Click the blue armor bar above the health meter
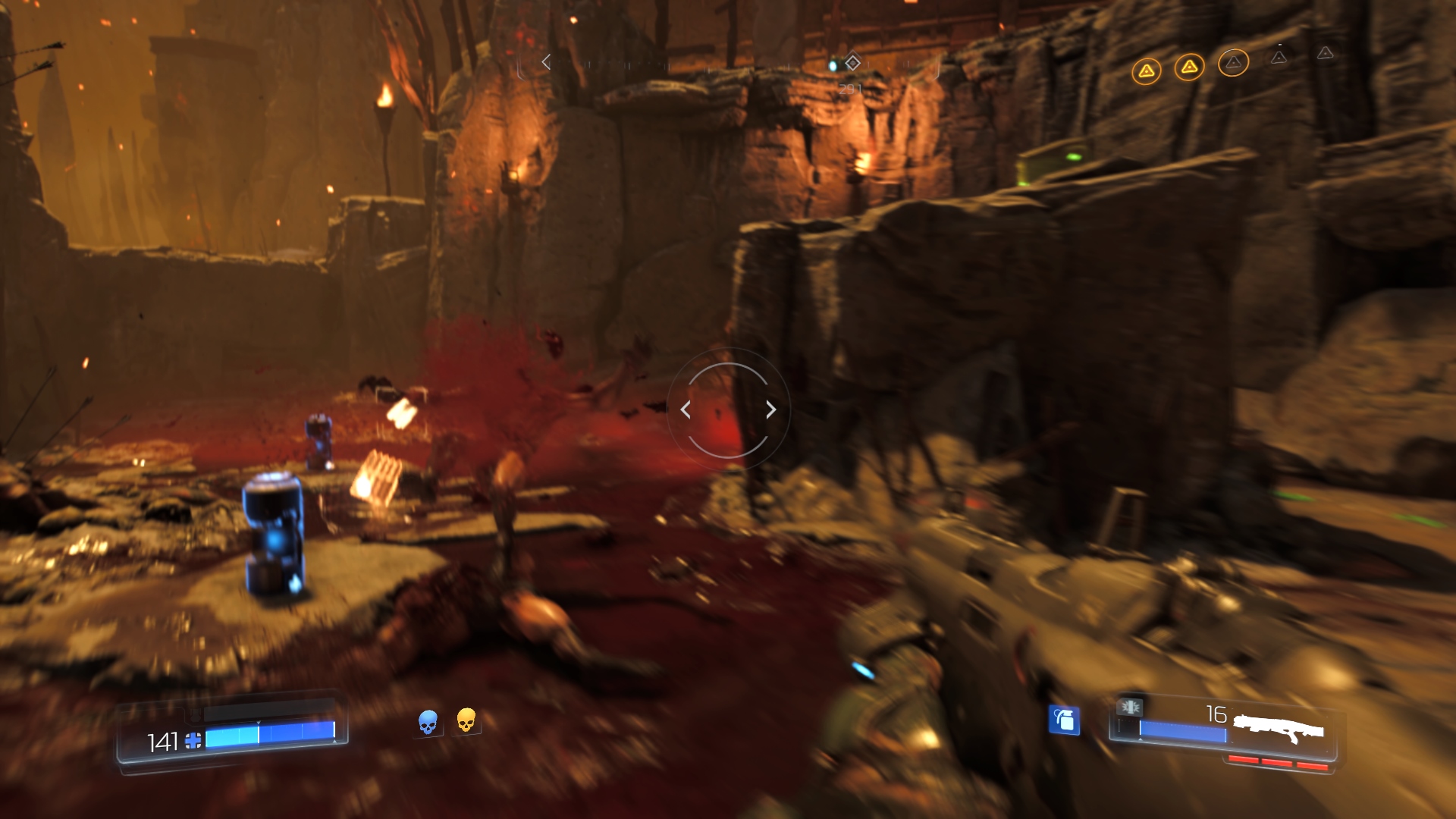The height and width of the screenshot is (819, 1456). point(271,714)
